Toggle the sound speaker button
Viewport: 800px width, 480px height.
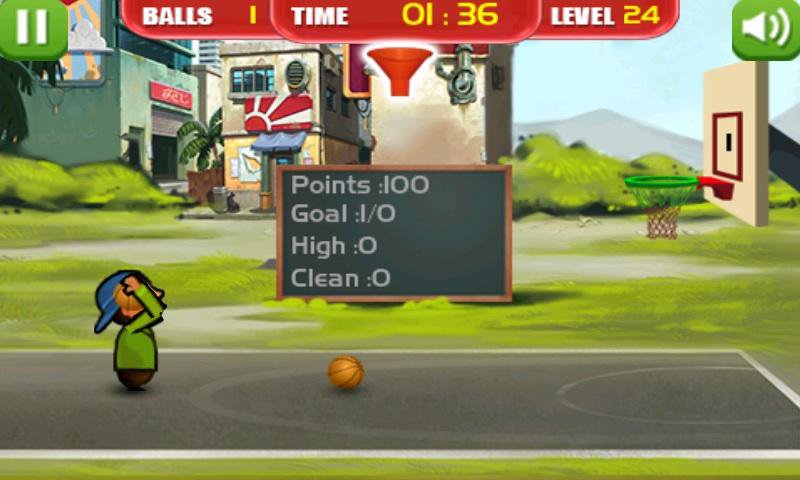click(x=766, y=27)
